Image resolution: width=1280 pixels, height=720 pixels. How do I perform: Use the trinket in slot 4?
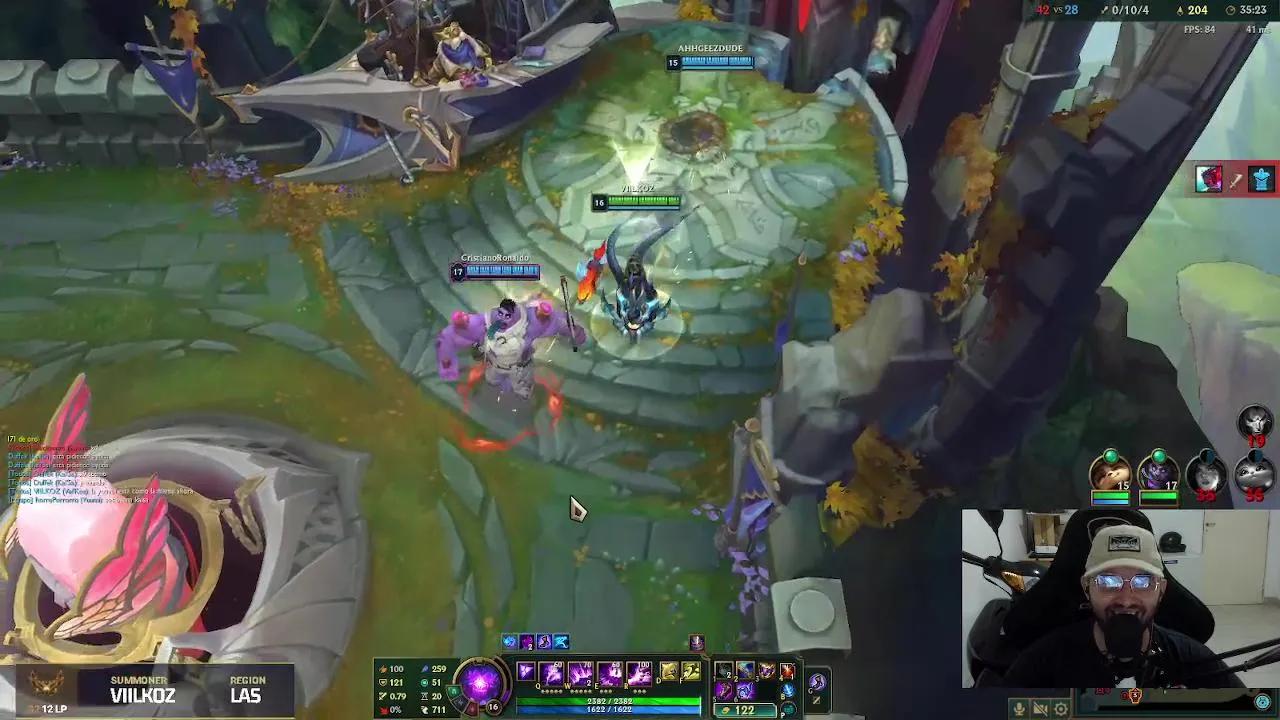point(787,670)
